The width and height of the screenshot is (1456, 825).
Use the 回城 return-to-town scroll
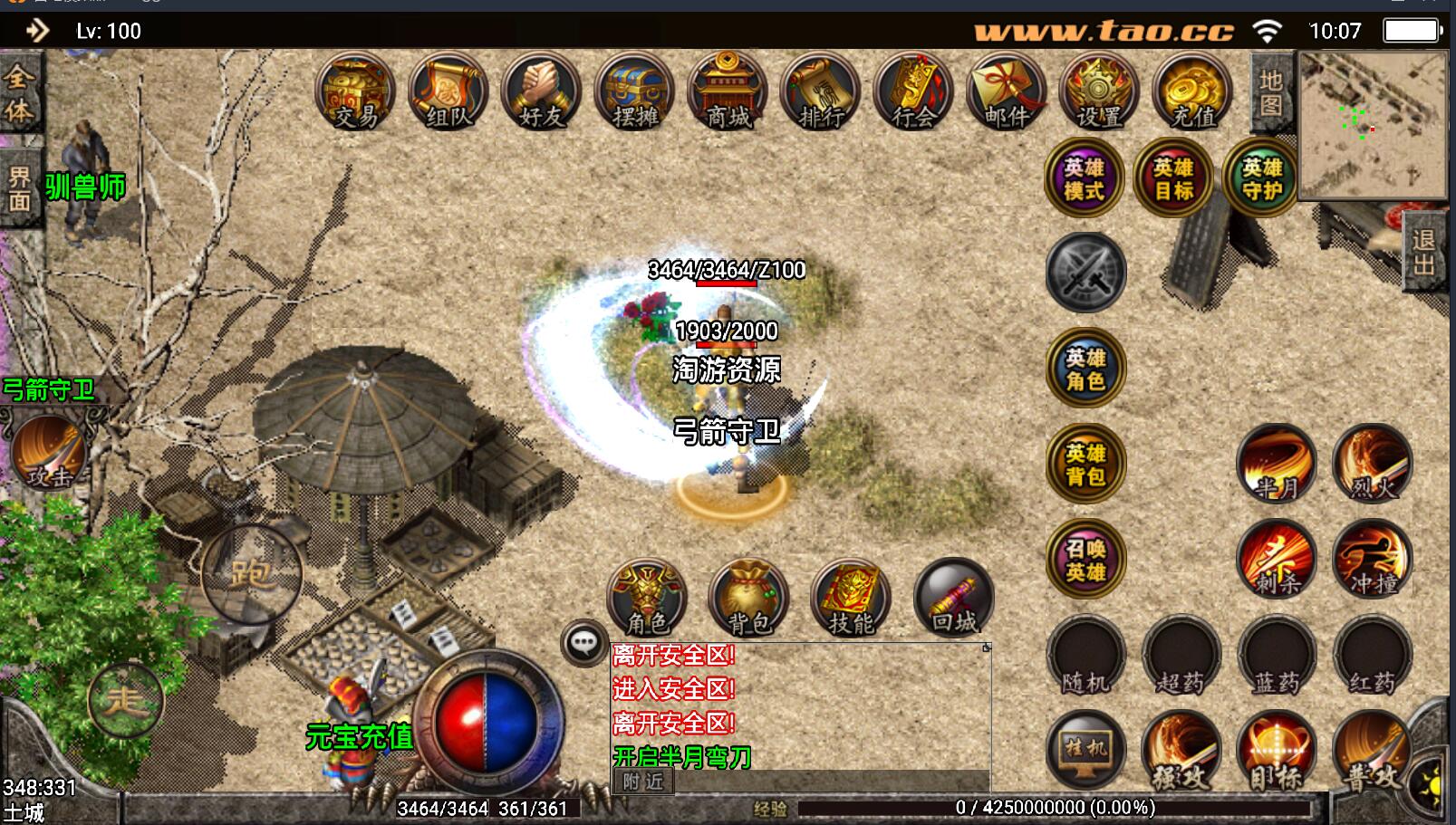click(x=953, y=598)
